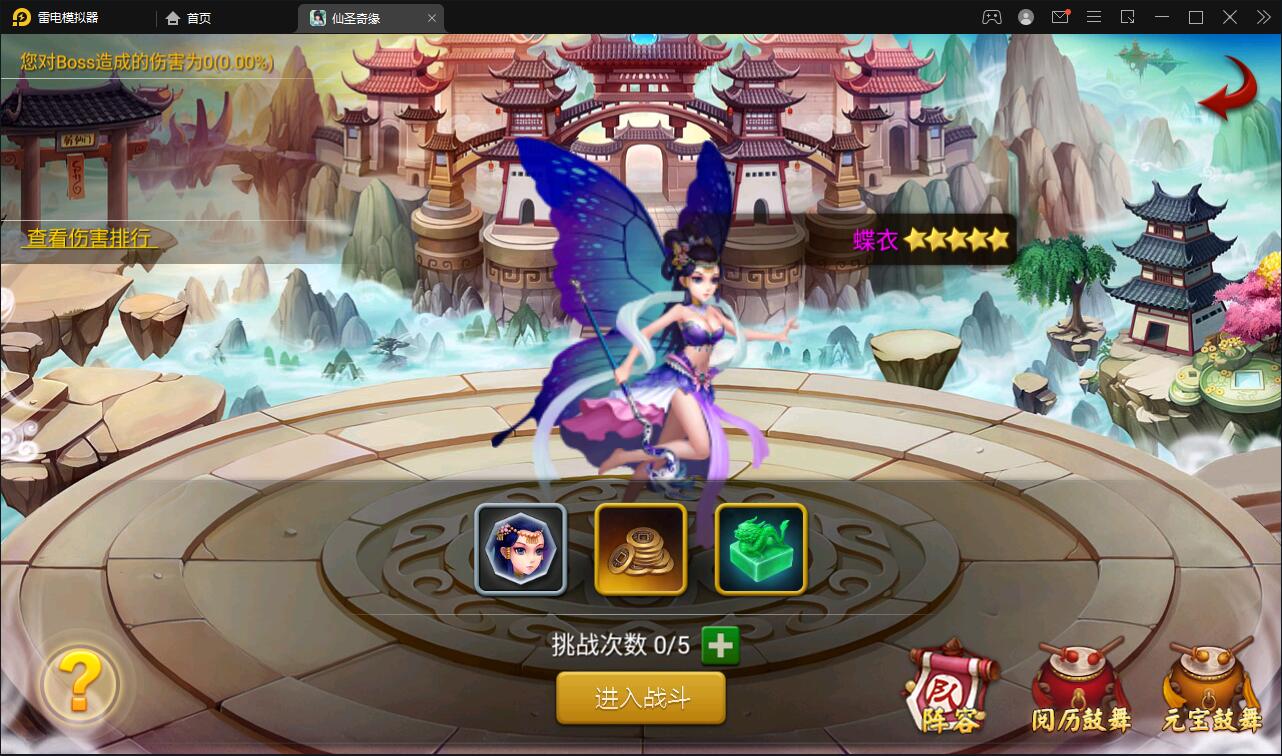Screen dimensions: 1282x756
Task: Select the copper coins reward icon
Action: click(640, 549)
